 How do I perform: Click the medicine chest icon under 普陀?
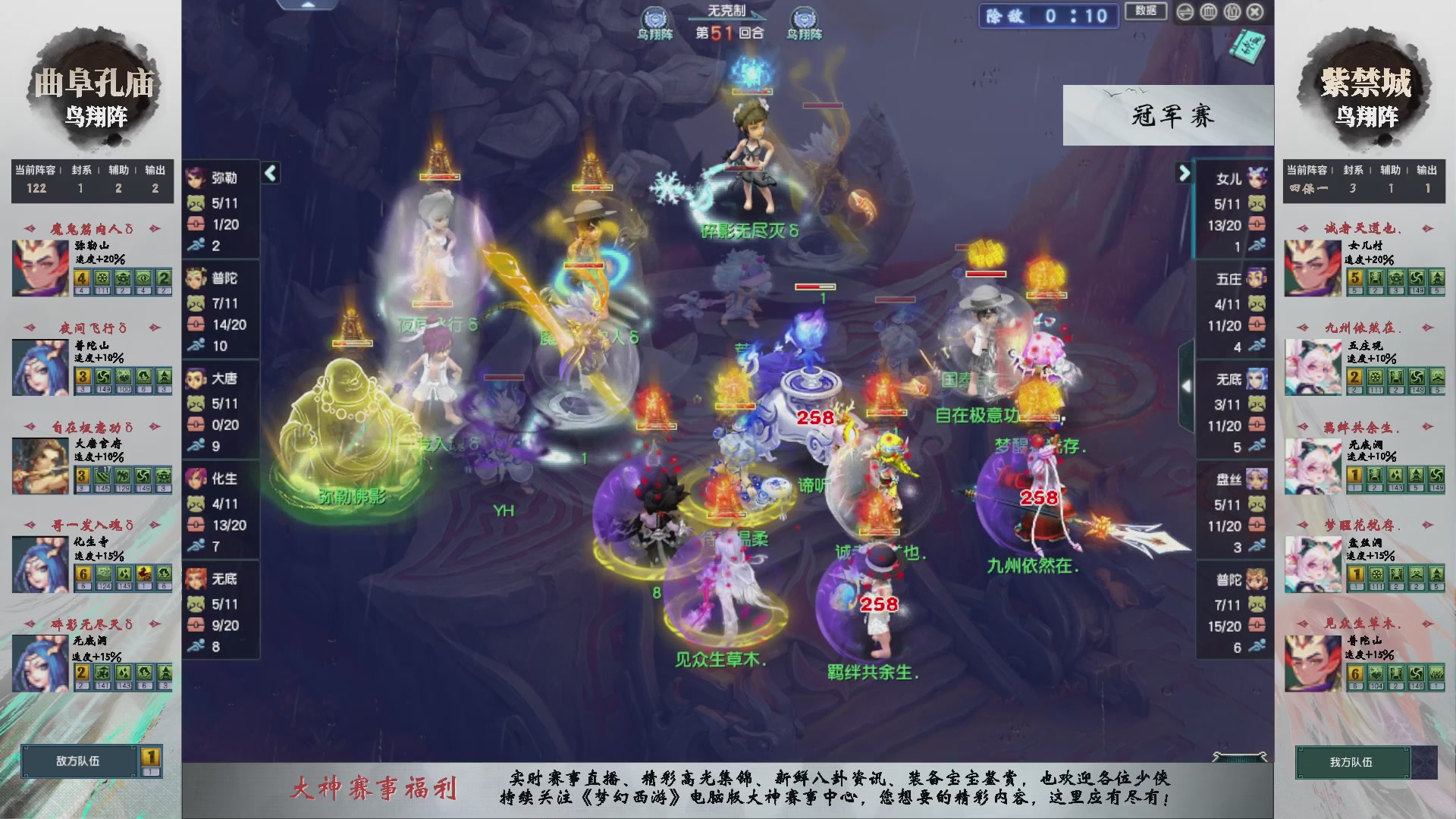[195, 322]
